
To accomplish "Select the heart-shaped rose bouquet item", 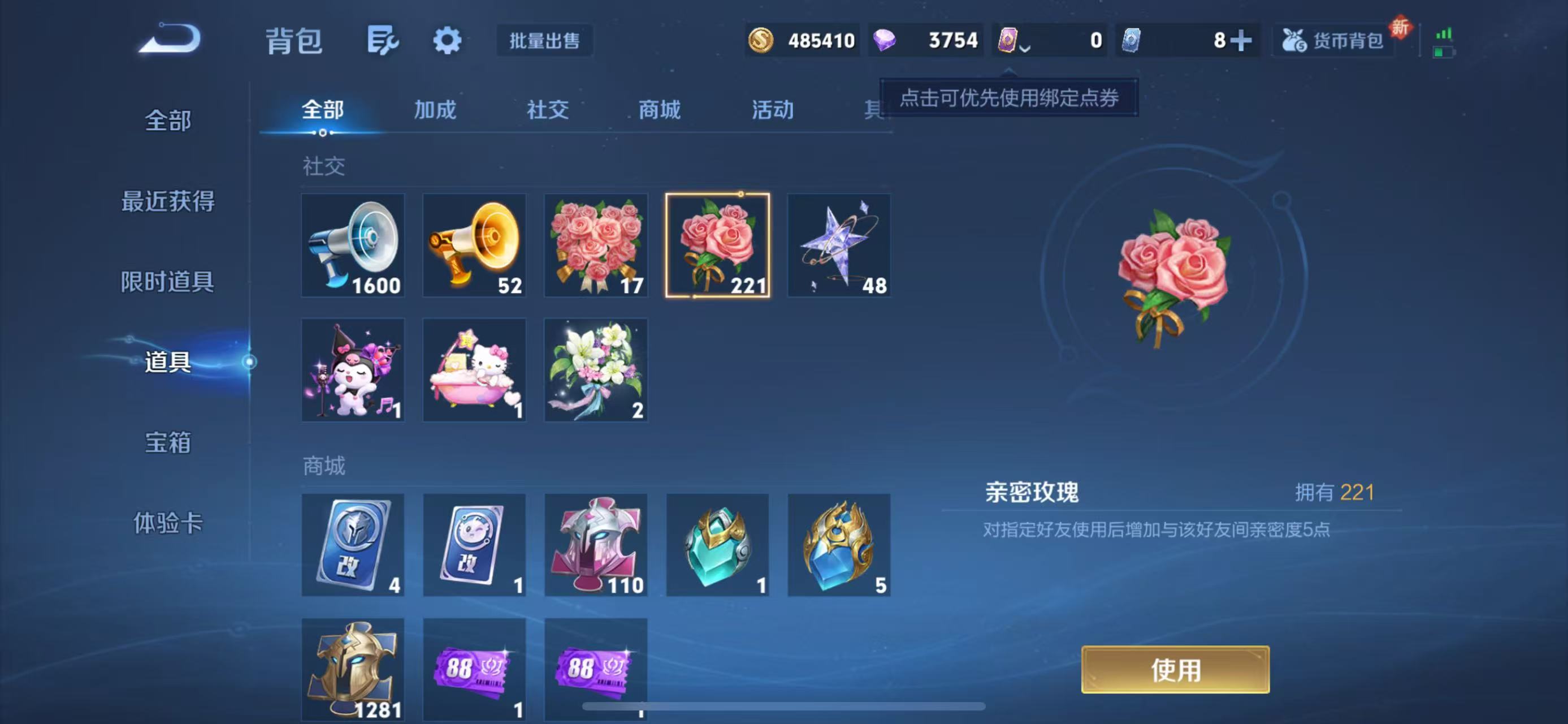I will tap(595, 245).
